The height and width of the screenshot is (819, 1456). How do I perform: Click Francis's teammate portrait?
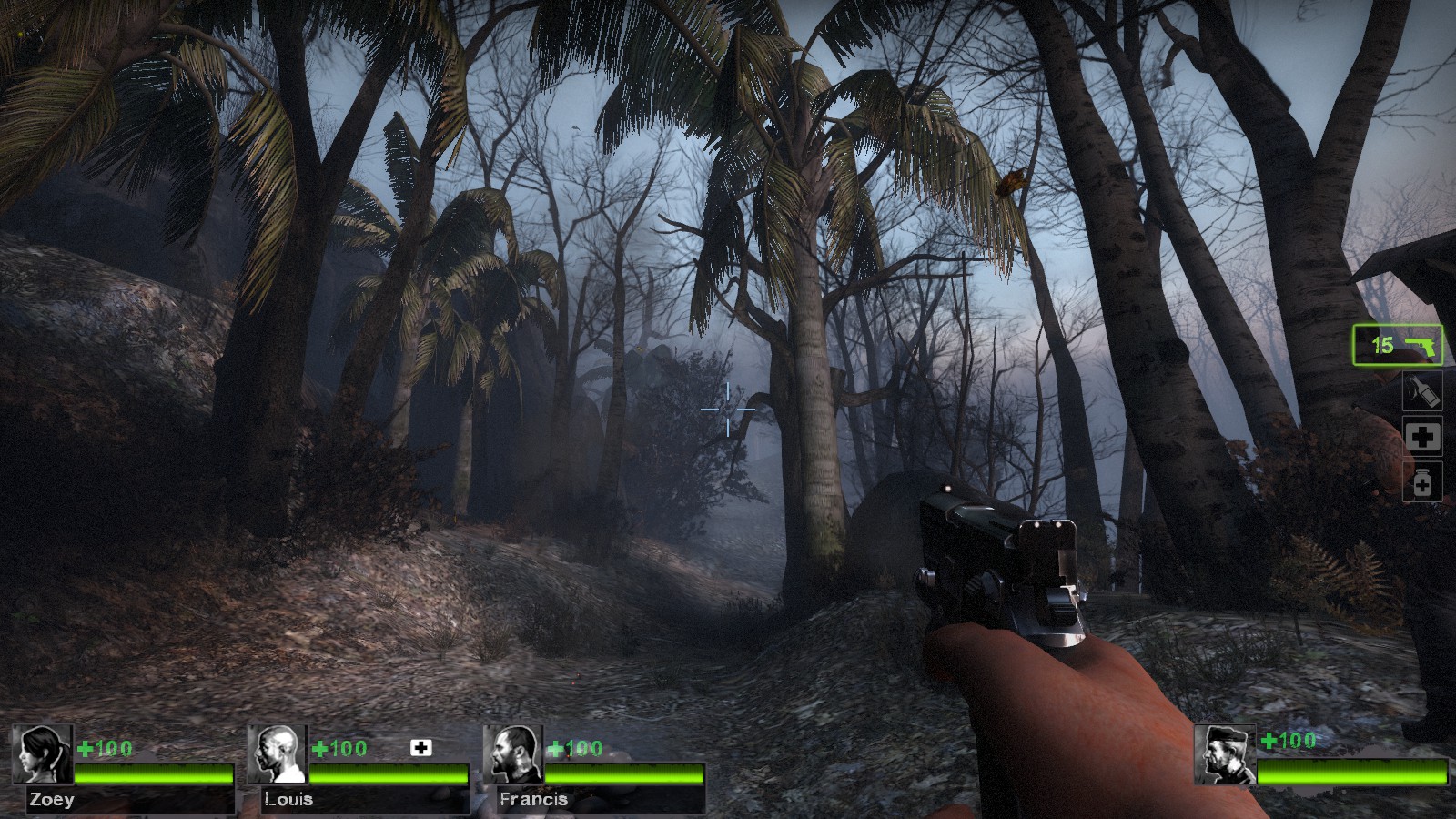pos(512,754)
